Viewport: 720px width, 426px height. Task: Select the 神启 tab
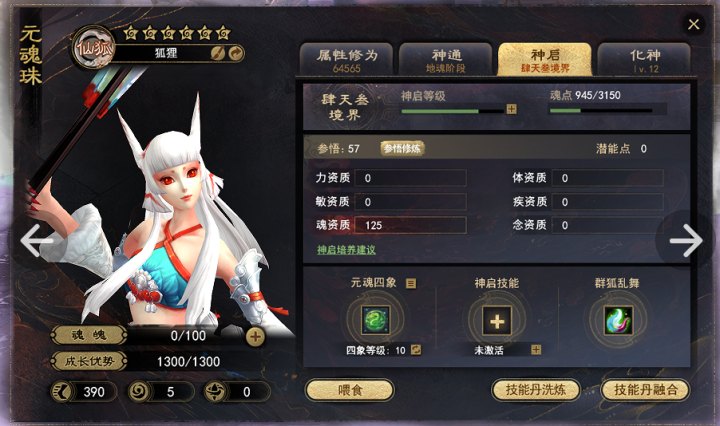tap(544, 60)
